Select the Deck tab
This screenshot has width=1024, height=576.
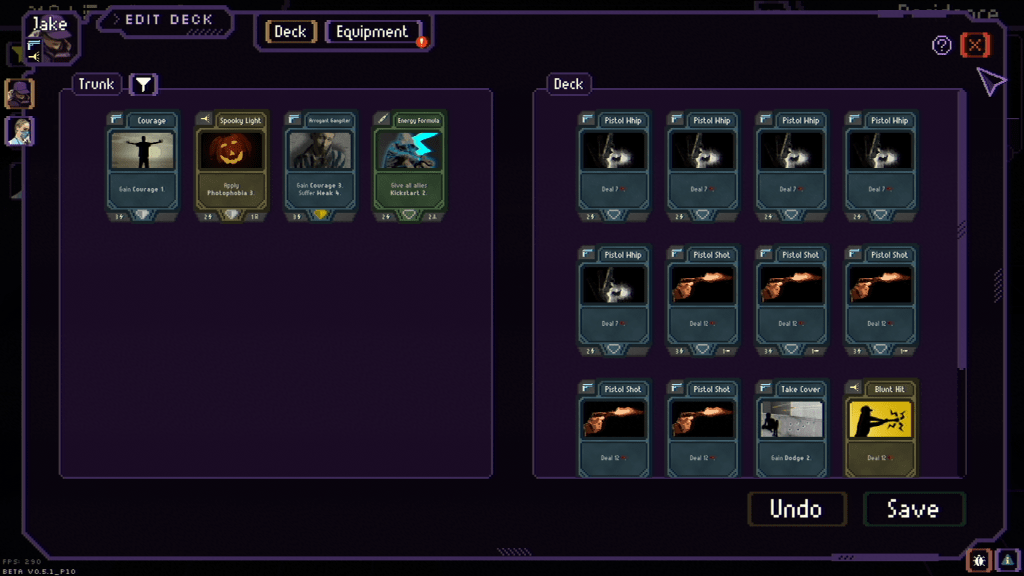pos(290,32)
